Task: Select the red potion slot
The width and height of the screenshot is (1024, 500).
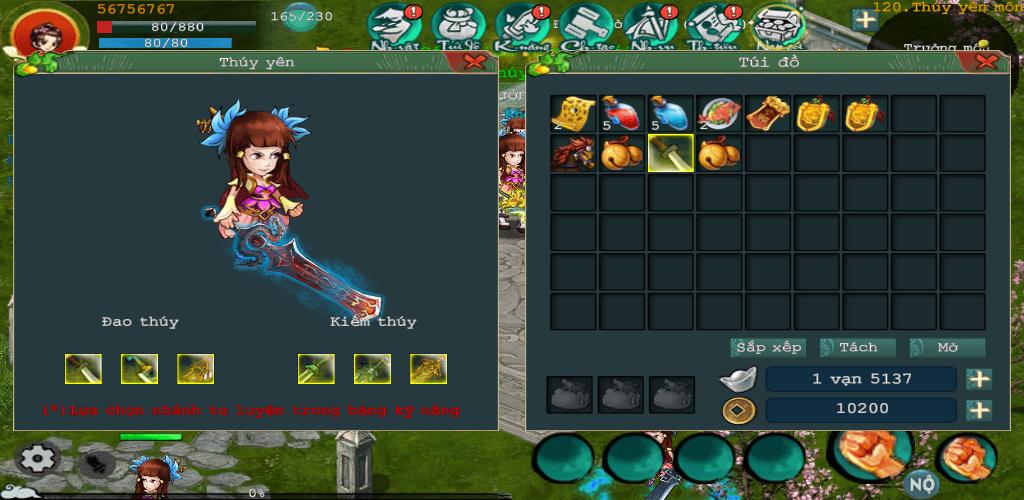Action: pyautogui.click(x=622, y=114)
